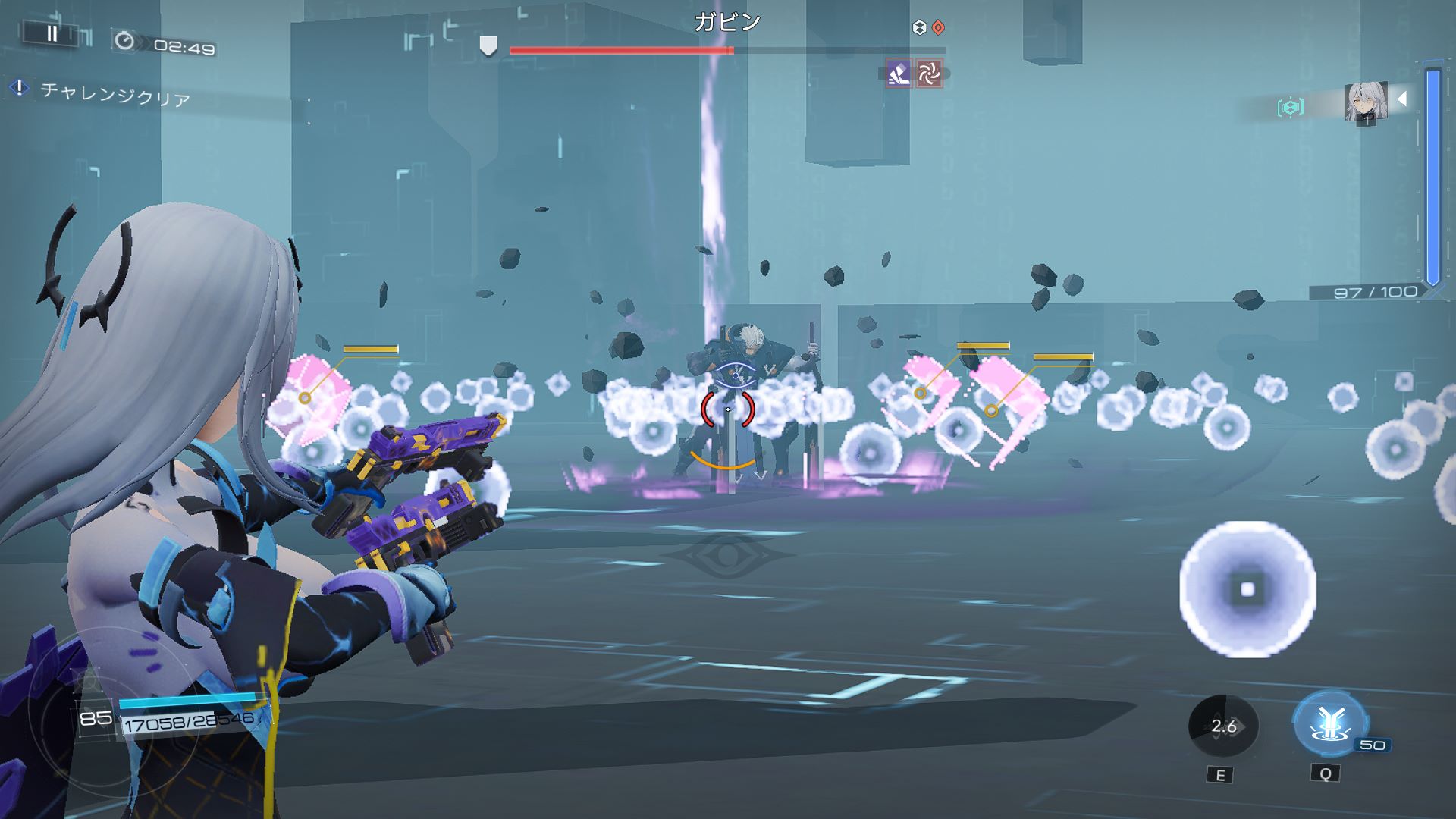Click the cyan cube icon beside portrait
1456x819 pixels.
(x=1290, y=107)
